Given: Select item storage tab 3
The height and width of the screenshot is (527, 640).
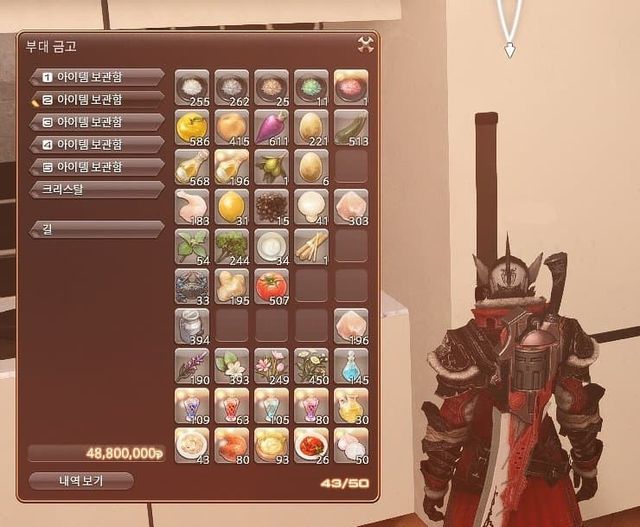Looking at the screenshot, I should click(x=97, y=122).
